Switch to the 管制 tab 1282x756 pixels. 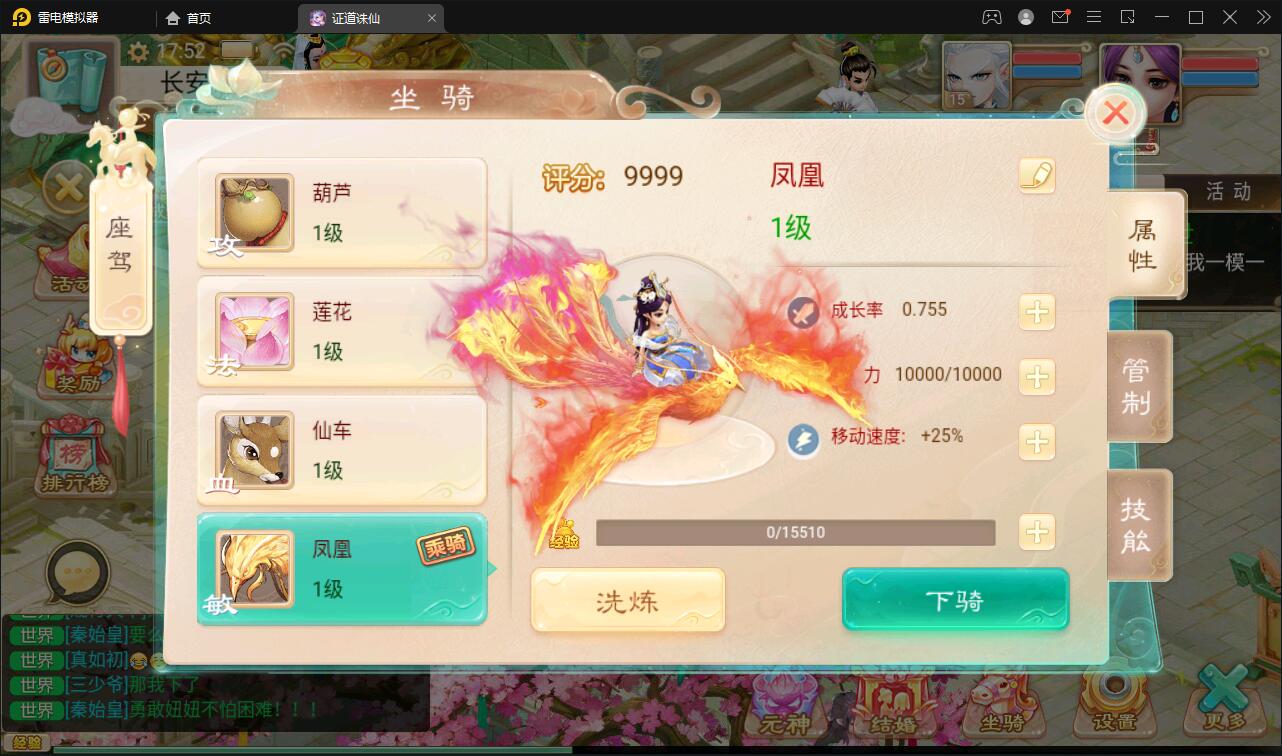pyautogui.click(x=1140, y=387)
